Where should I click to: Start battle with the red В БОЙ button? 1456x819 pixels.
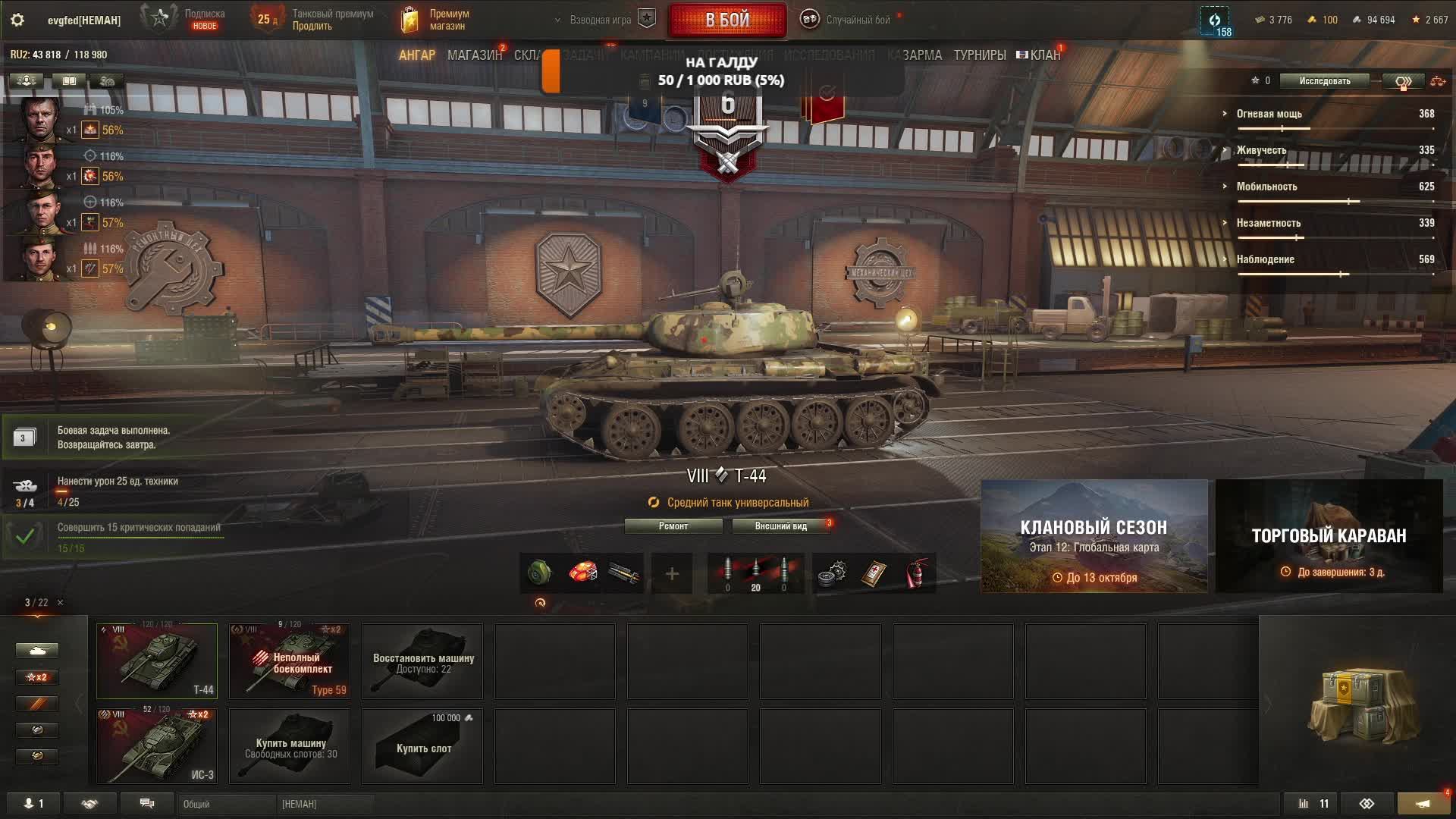726,20
